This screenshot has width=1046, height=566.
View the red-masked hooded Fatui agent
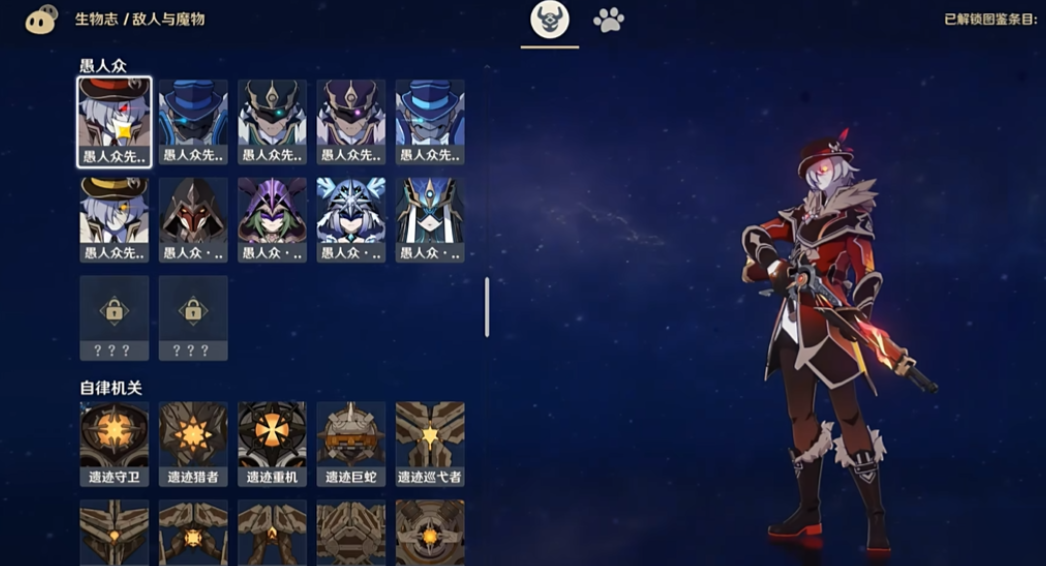point(193,220)
